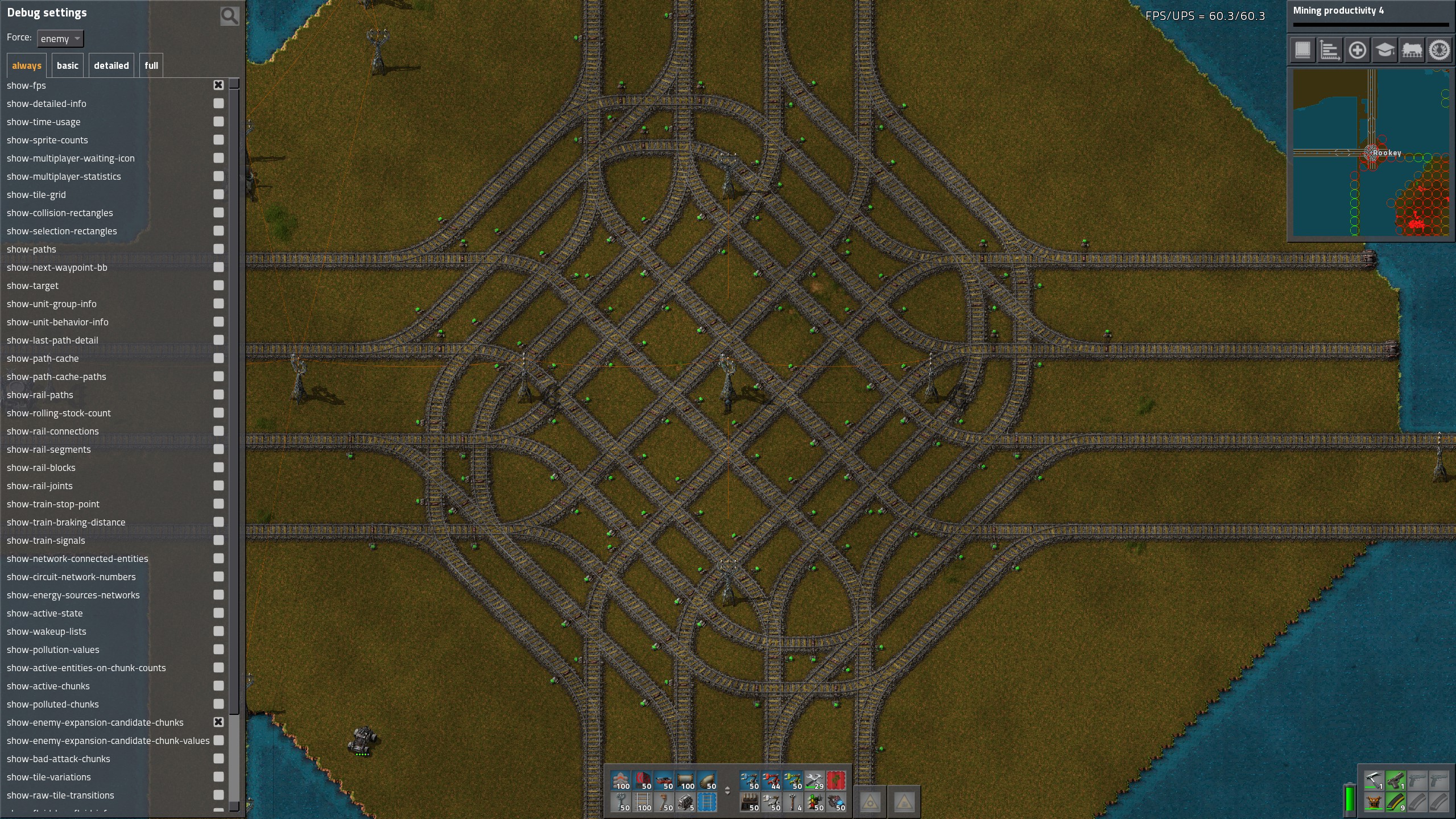Switch to the full debug tab
The image size is (1456, 819).
151,65
